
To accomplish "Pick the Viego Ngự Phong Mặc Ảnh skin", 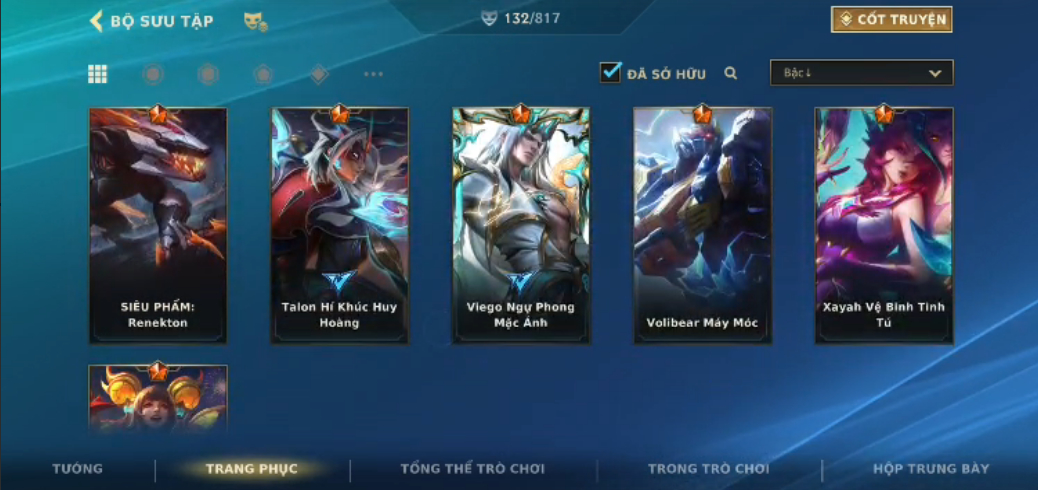I will (520, 225).
